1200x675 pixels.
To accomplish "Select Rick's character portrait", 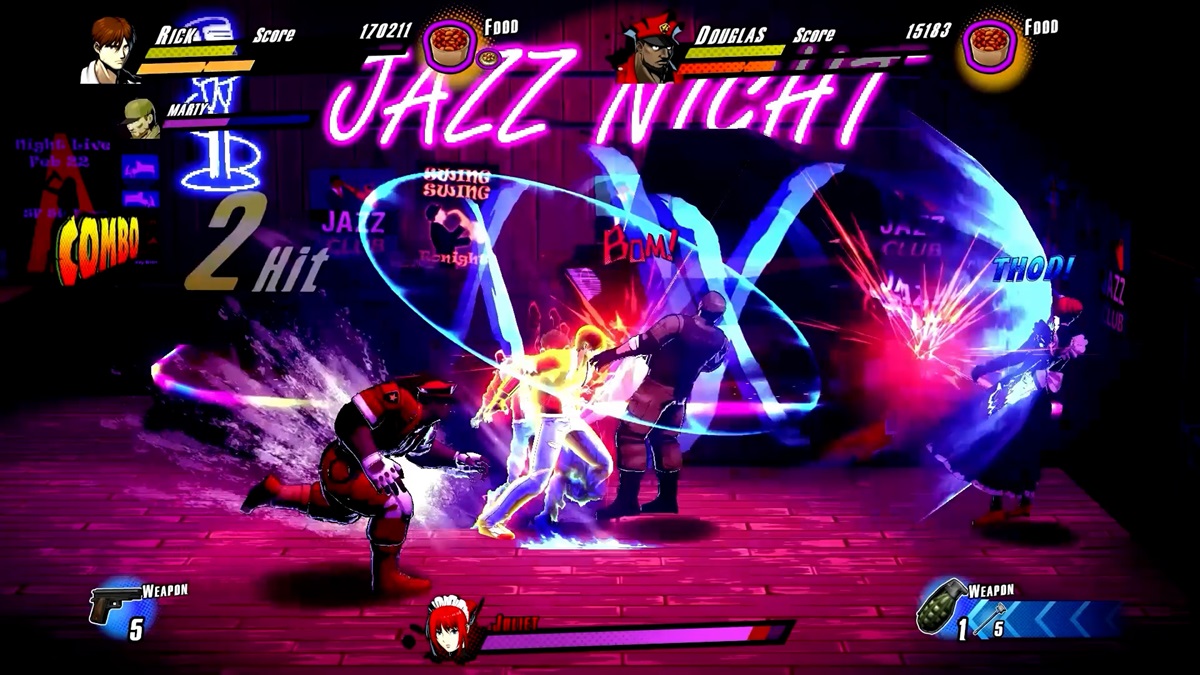I will click(110, 50).
